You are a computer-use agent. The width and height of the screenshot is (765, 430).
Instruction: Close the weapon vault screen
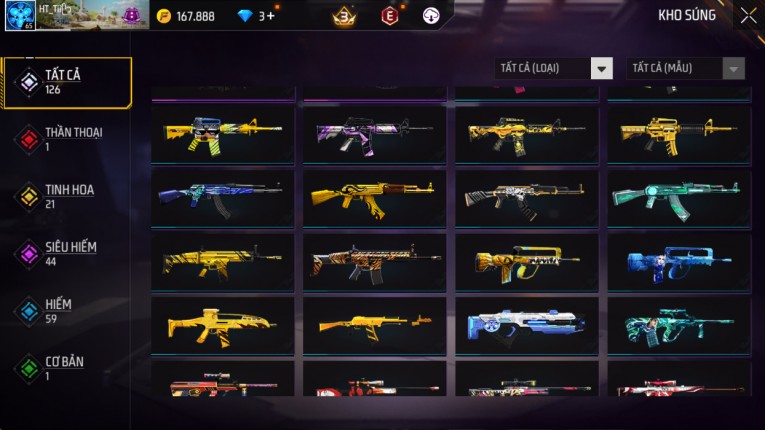point(748,15)
